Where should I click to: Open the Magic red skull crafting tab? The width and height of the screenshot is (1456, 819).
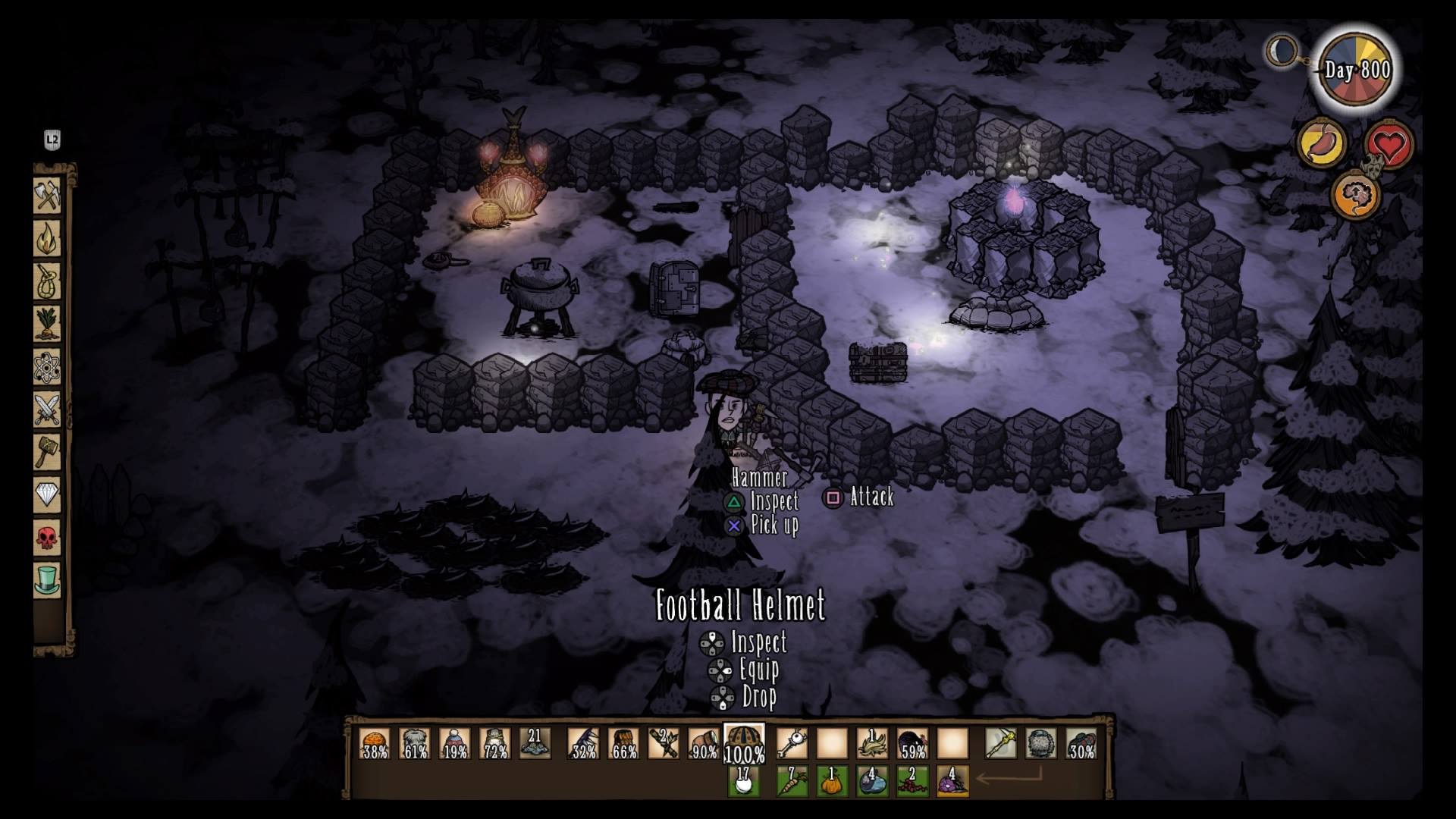47,538
